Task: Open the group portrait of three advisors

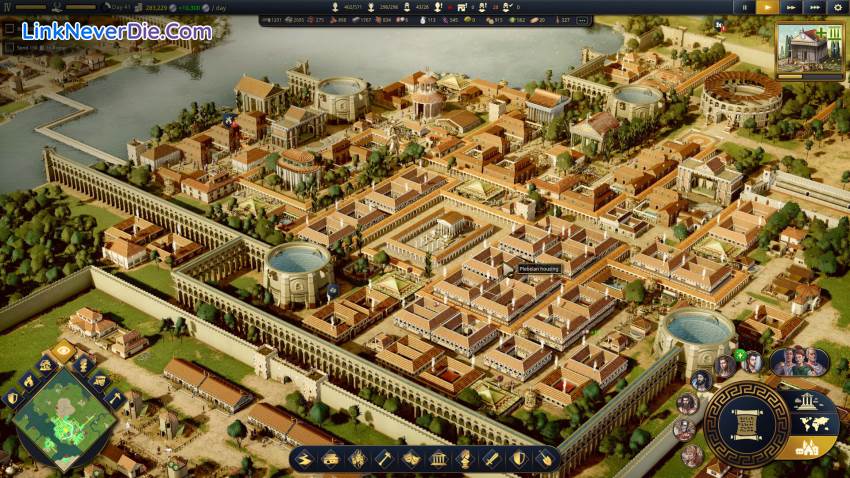Action: 798,361
